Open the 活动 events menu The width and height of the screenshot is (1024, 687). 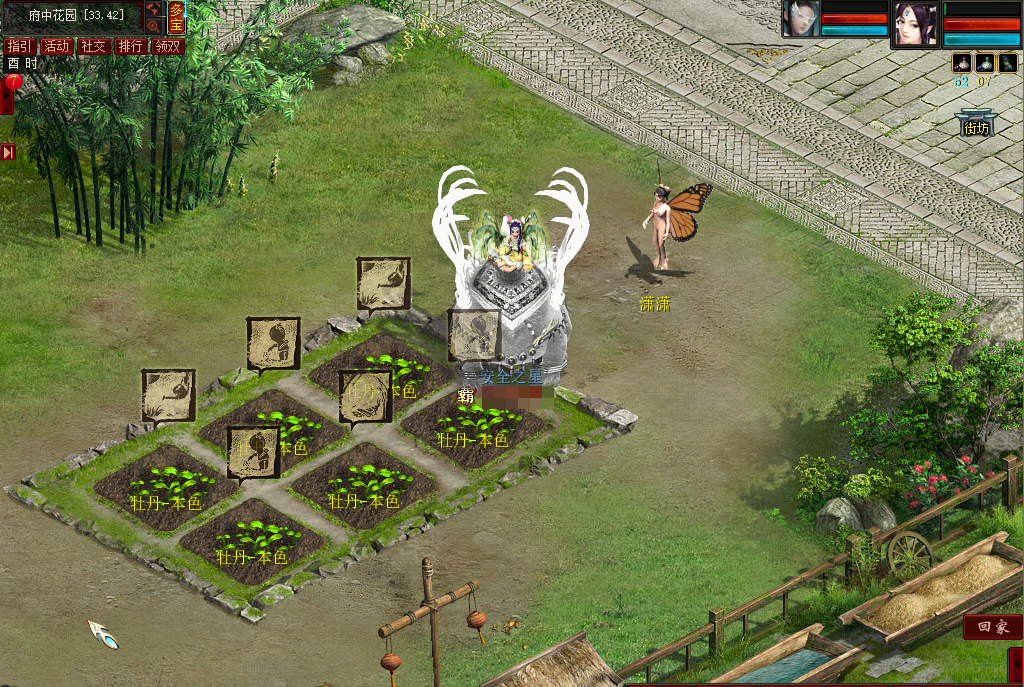pos(56,46)
